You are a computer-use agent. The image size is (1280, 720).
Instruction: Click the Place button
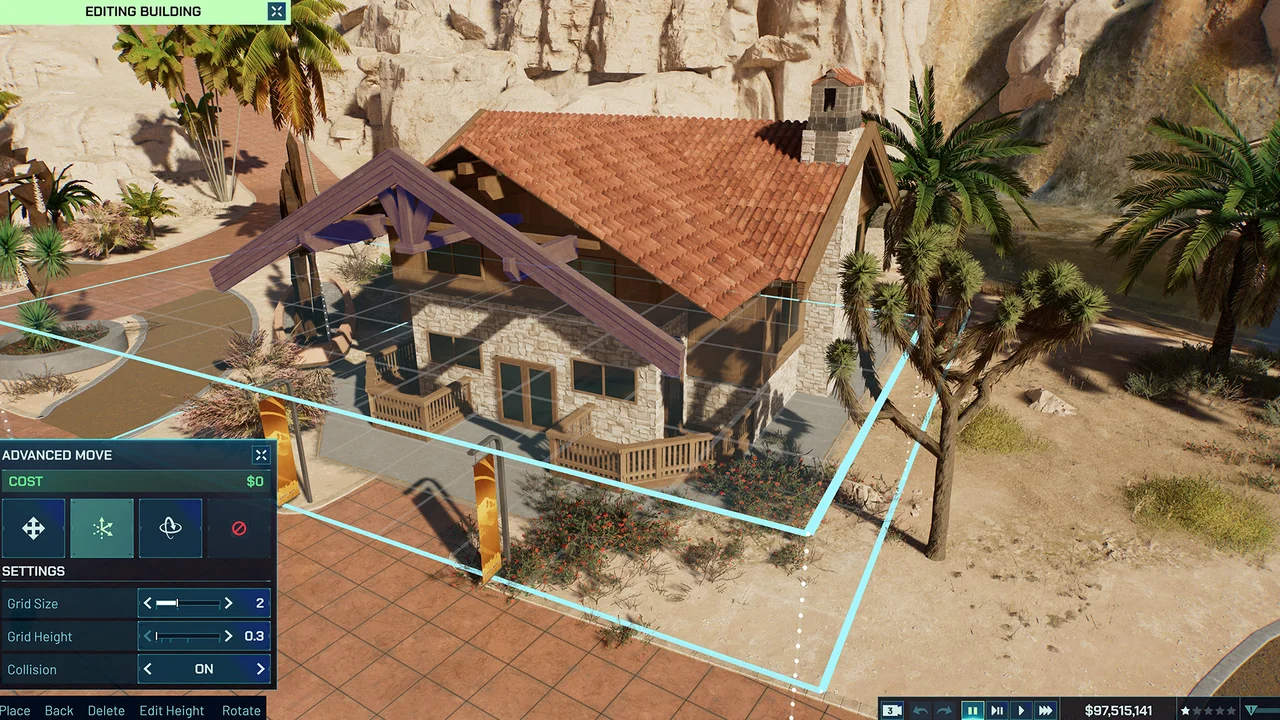pyautogui.click(x=15, y=710)
